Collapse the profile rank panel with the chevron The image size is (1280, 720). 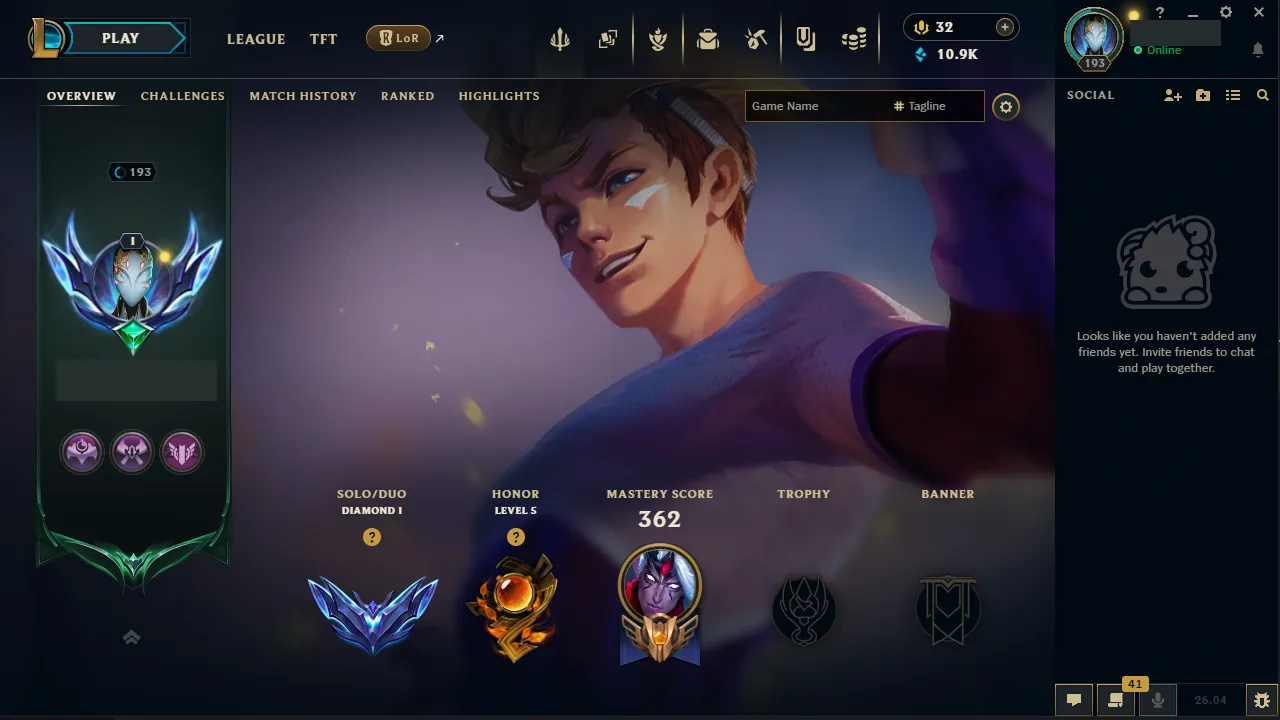click(131, 637)
